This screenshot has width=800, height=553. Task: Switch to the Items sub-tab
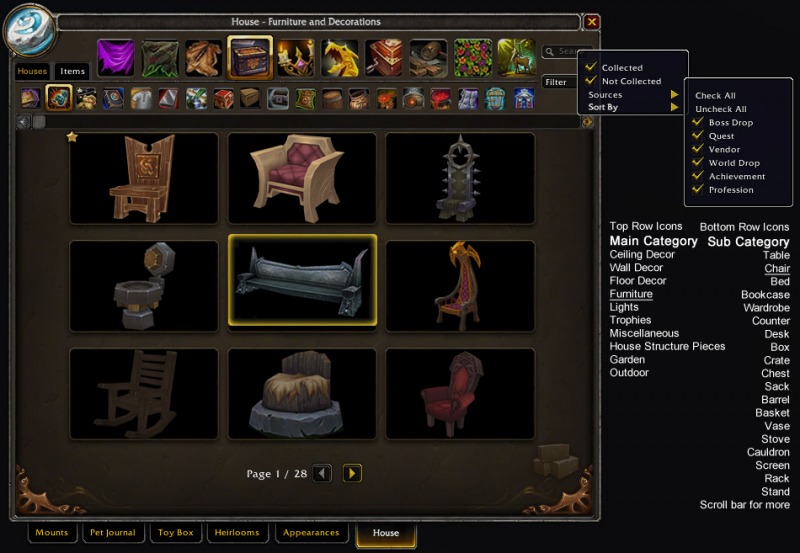pos(73,71)
